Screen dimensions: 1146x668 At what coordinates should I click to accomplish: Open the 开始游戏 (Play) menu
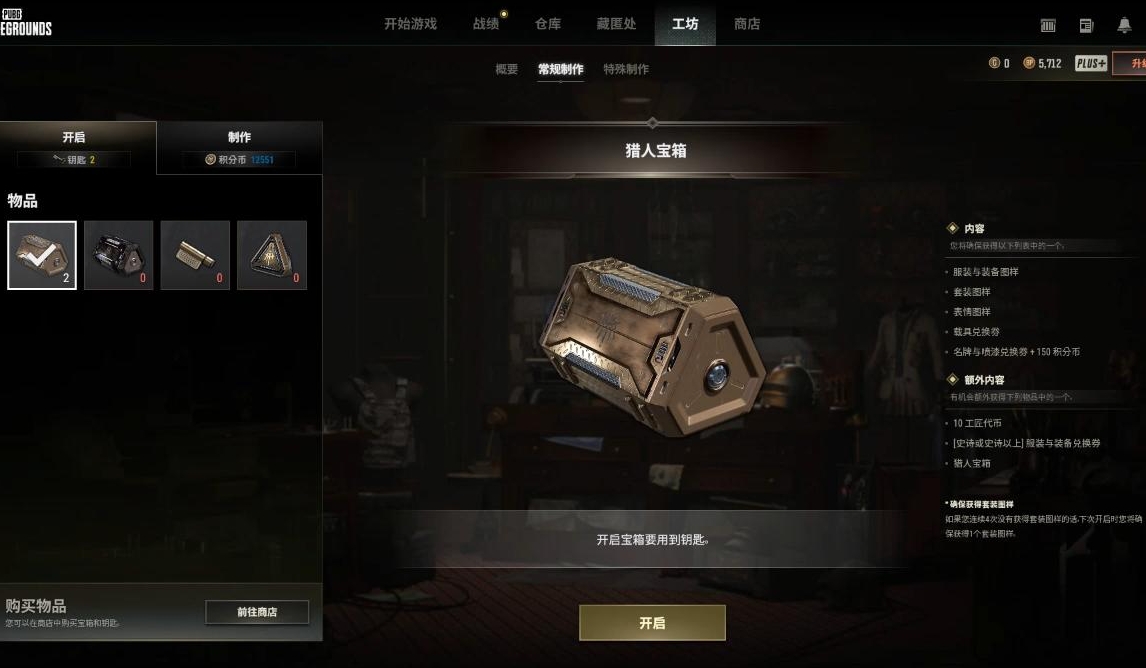click(410, 24)
